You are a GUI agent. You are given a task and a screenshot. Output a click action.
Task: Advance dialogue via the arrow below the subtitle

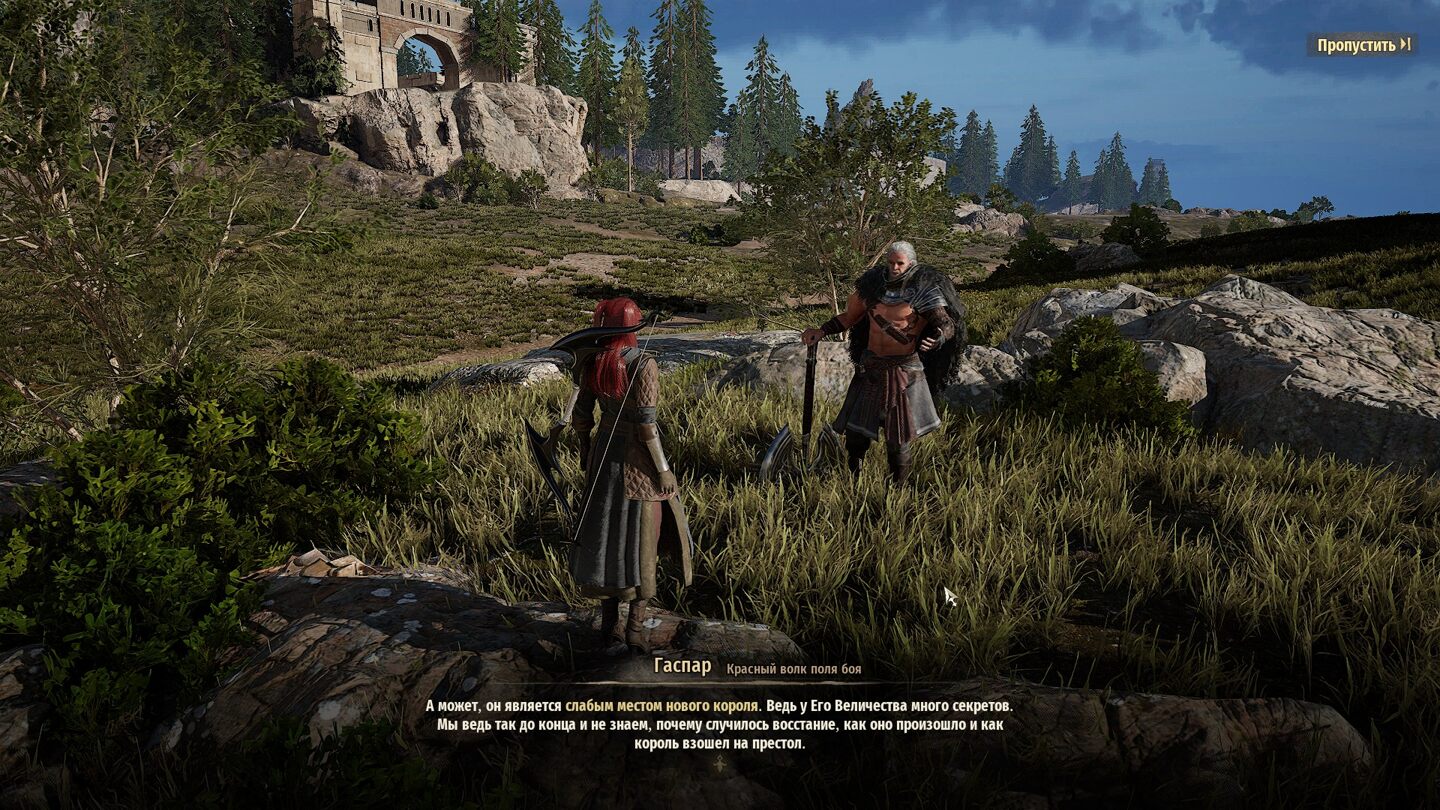tap(719, 764)
